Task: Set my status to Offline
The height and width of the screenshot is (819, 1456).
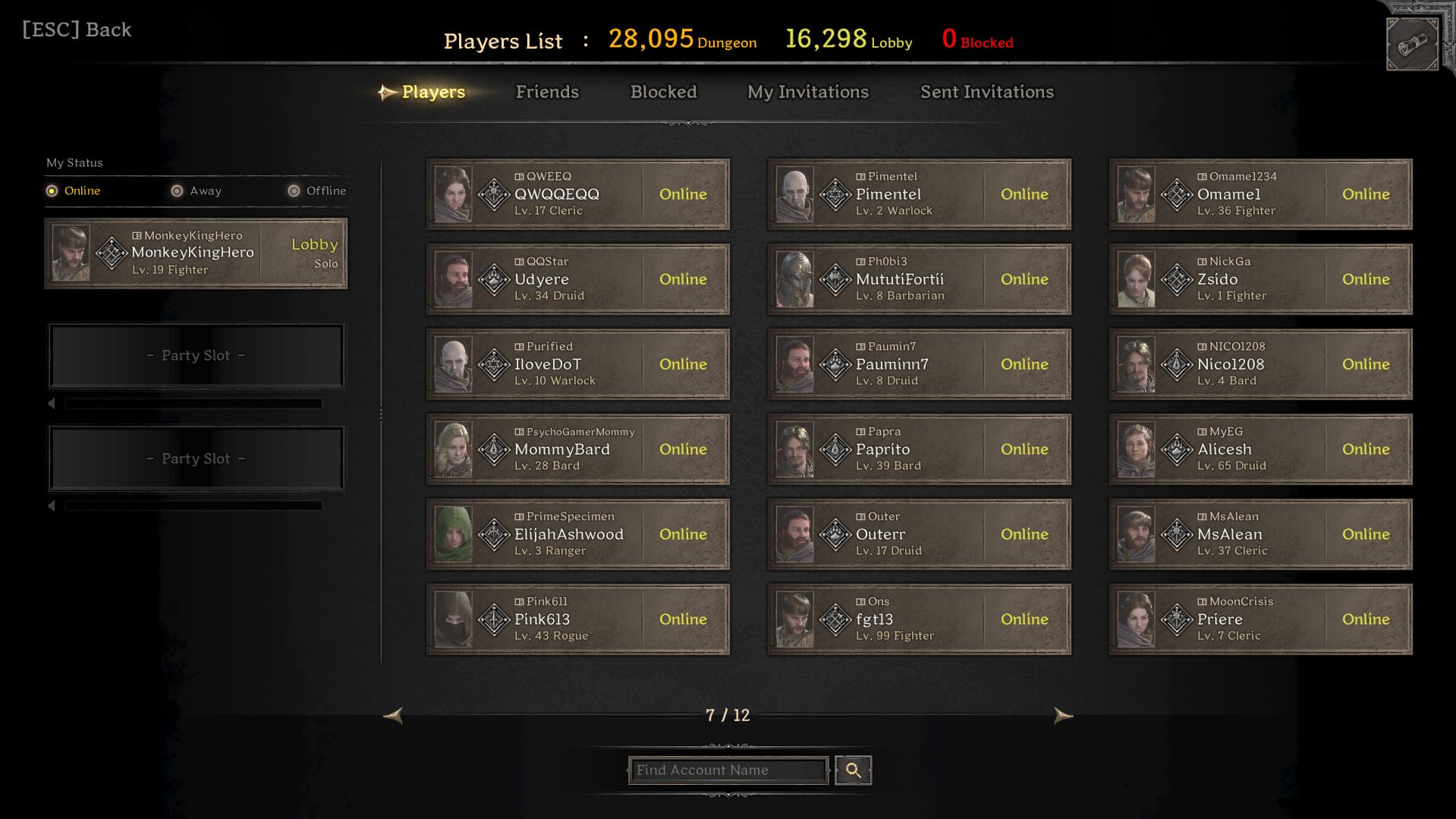Action: click(293, 191)
